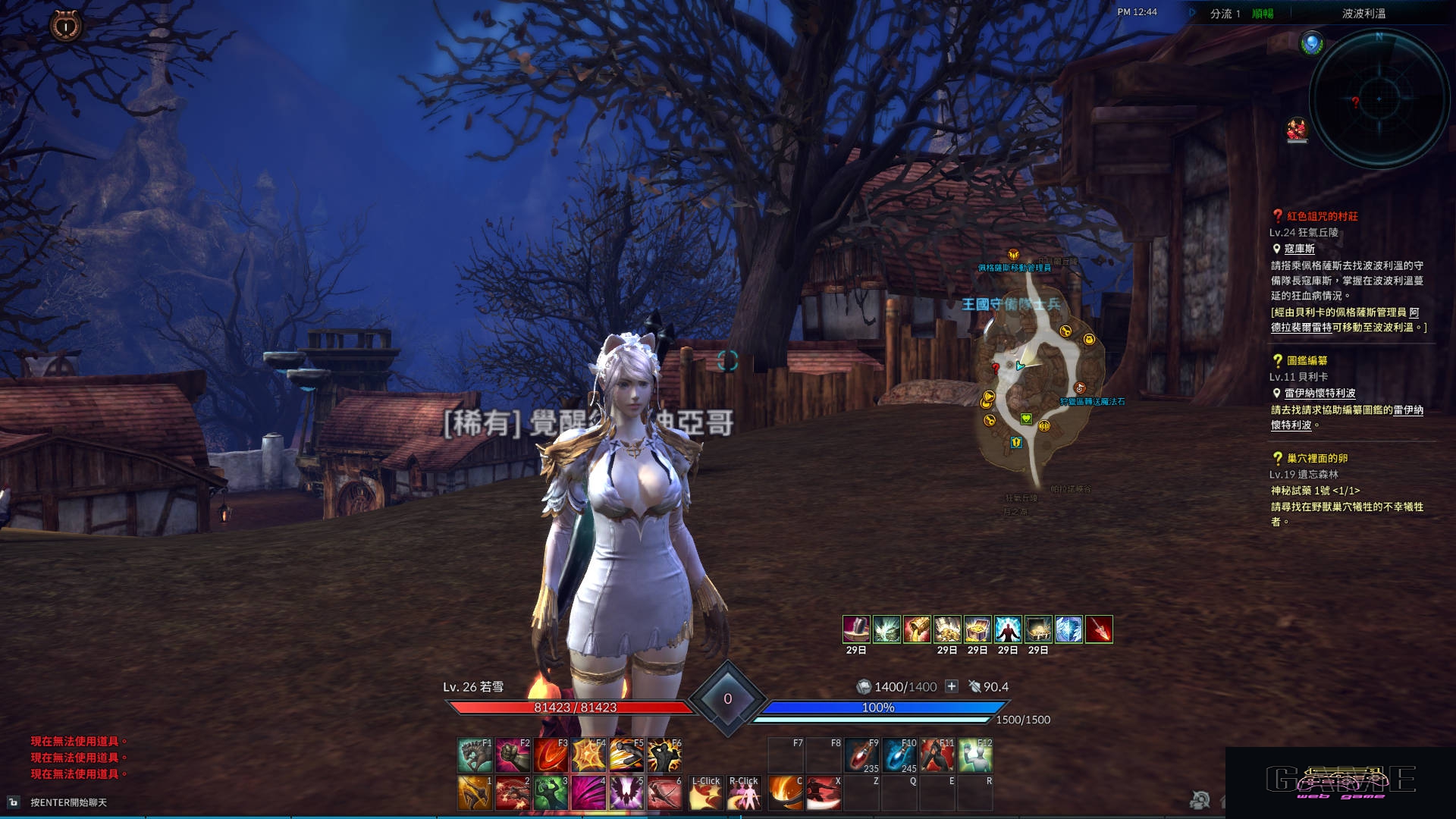
Task: Open the circular radar minimap
Action: 1379,99
